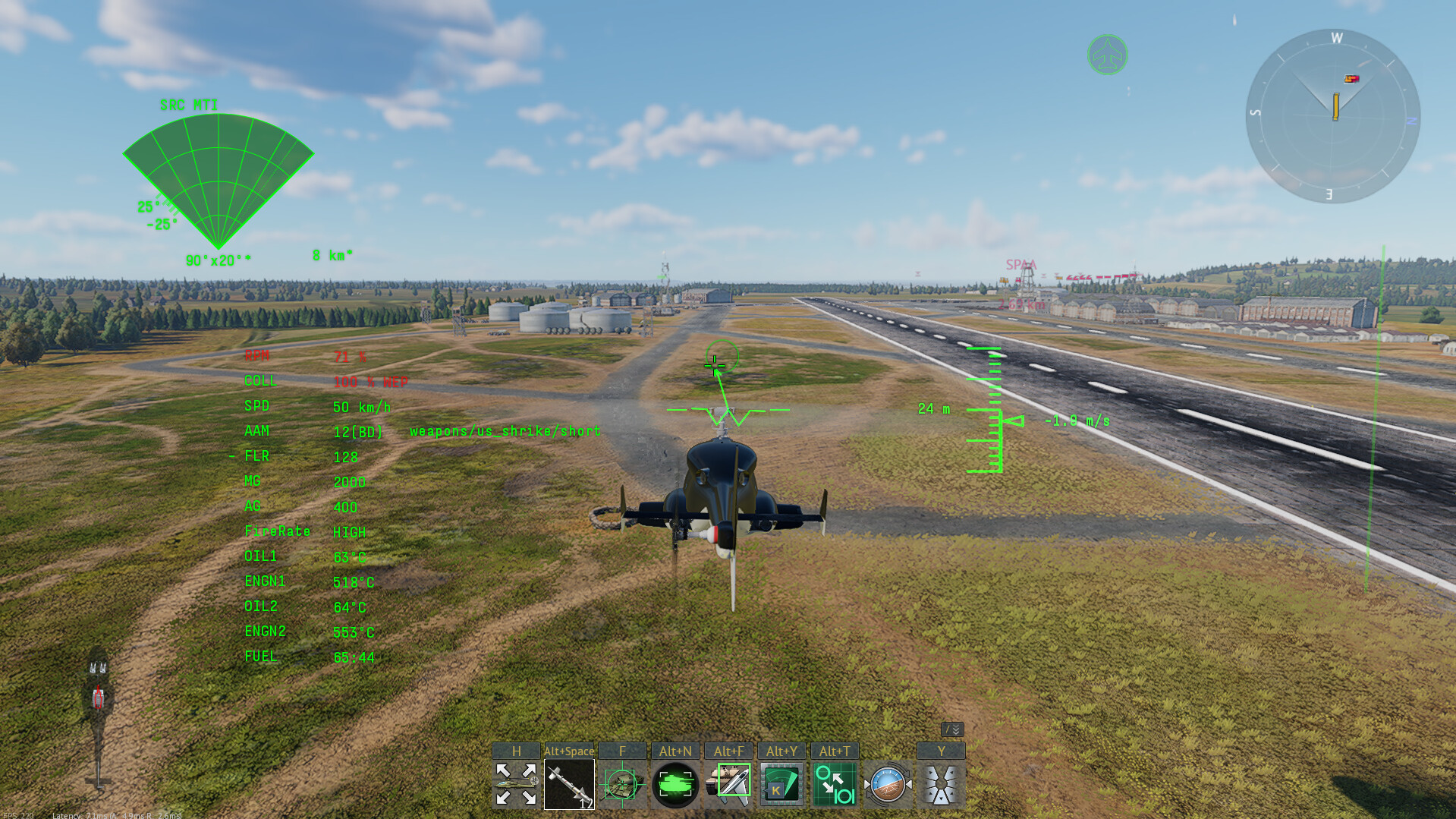The width and height of the screenshot is (1456, 819).
Task: Switch on the green night vision sight
Action: (x=675, y=784)
